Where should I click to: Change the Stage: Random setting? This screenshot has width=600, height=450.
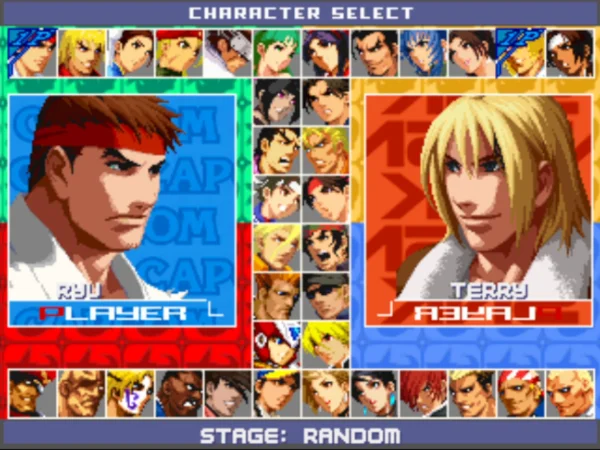pos(300,436)
